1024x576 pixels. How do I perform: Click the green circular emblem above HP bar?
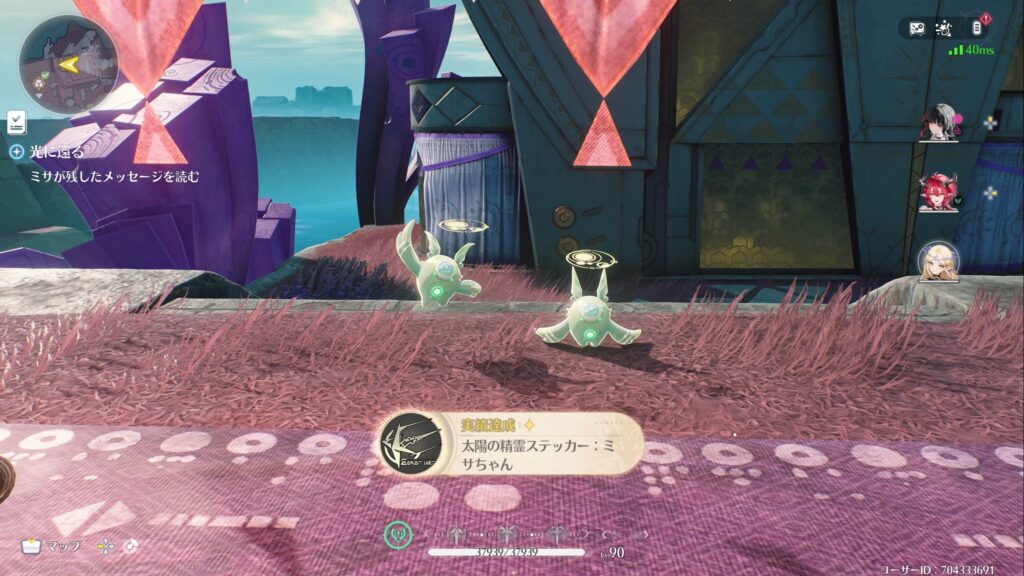pos(398,535)
